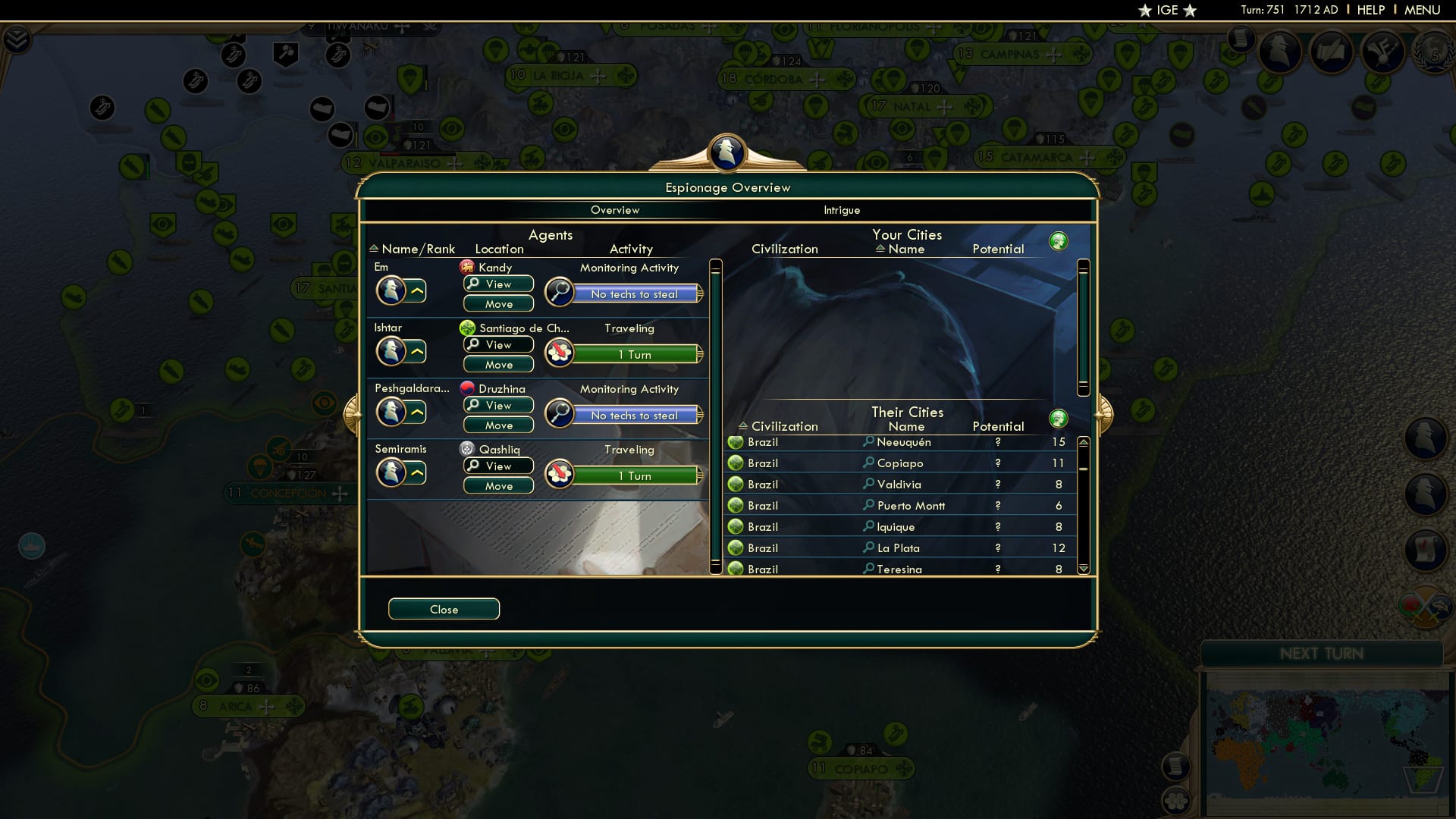Close the Espionage Overview dialog
Image resolution: width=1456 pixels, height=819 pixels.
tap(444, 609)
